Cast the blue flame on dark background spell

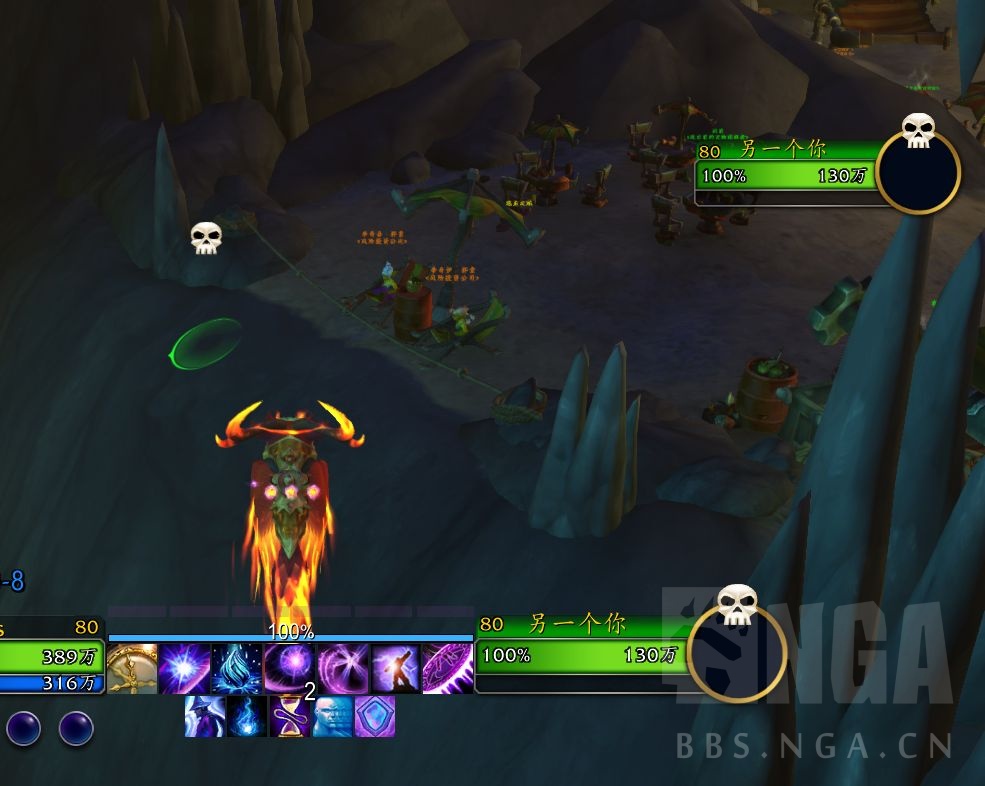click(x=247, y=716)
